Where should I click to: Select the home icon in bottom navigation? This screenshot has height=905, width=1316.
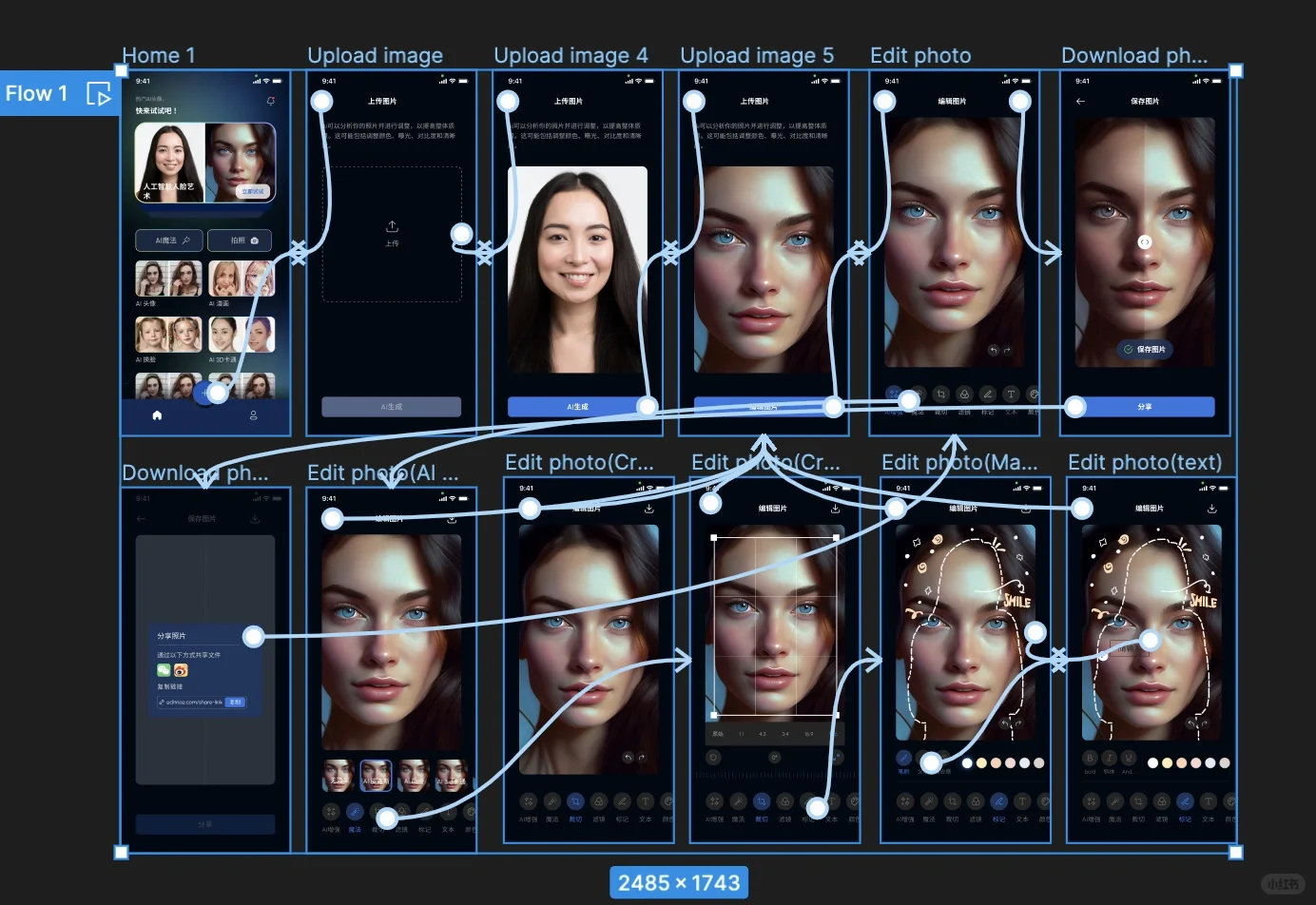(157, 415)
